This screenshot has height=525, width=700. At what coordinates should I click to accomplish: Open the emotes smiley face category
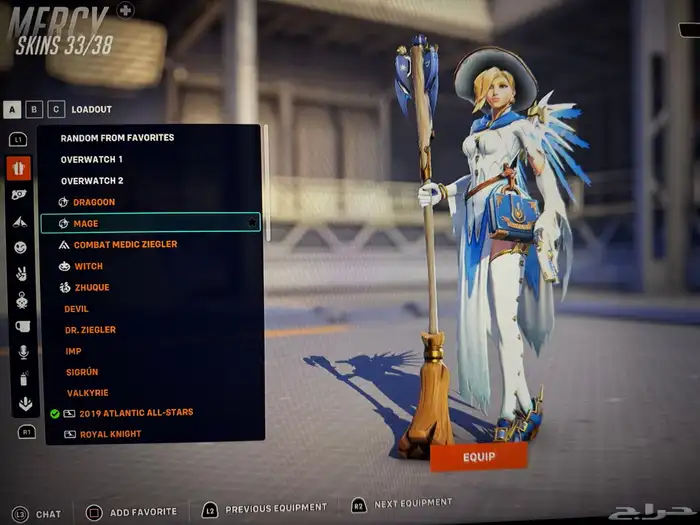tap(19, 247)
